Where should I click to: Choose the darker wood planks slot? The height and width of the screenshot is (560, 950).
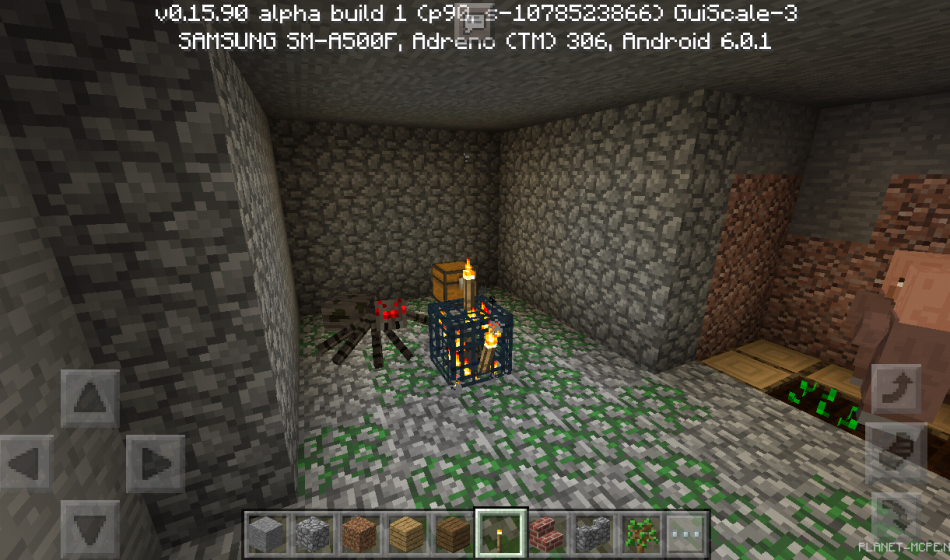pos(452,532)
